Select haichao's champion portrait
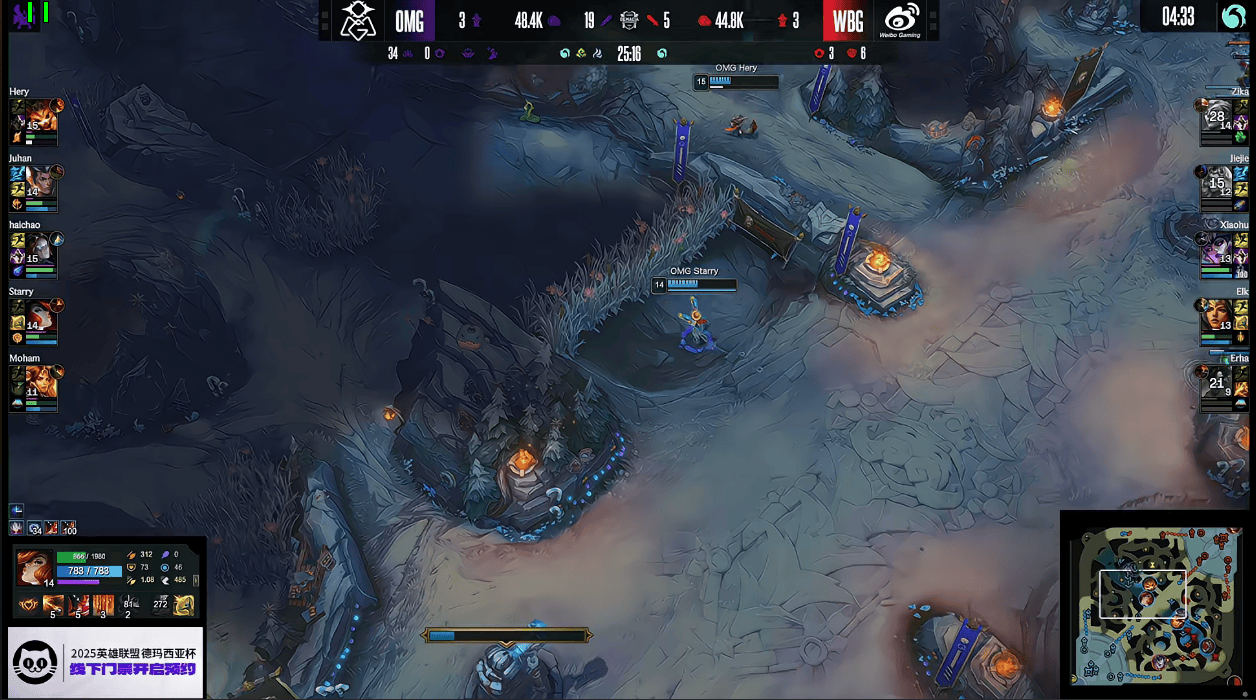This screenshot has height=700, width=1256. click(41, 247)
